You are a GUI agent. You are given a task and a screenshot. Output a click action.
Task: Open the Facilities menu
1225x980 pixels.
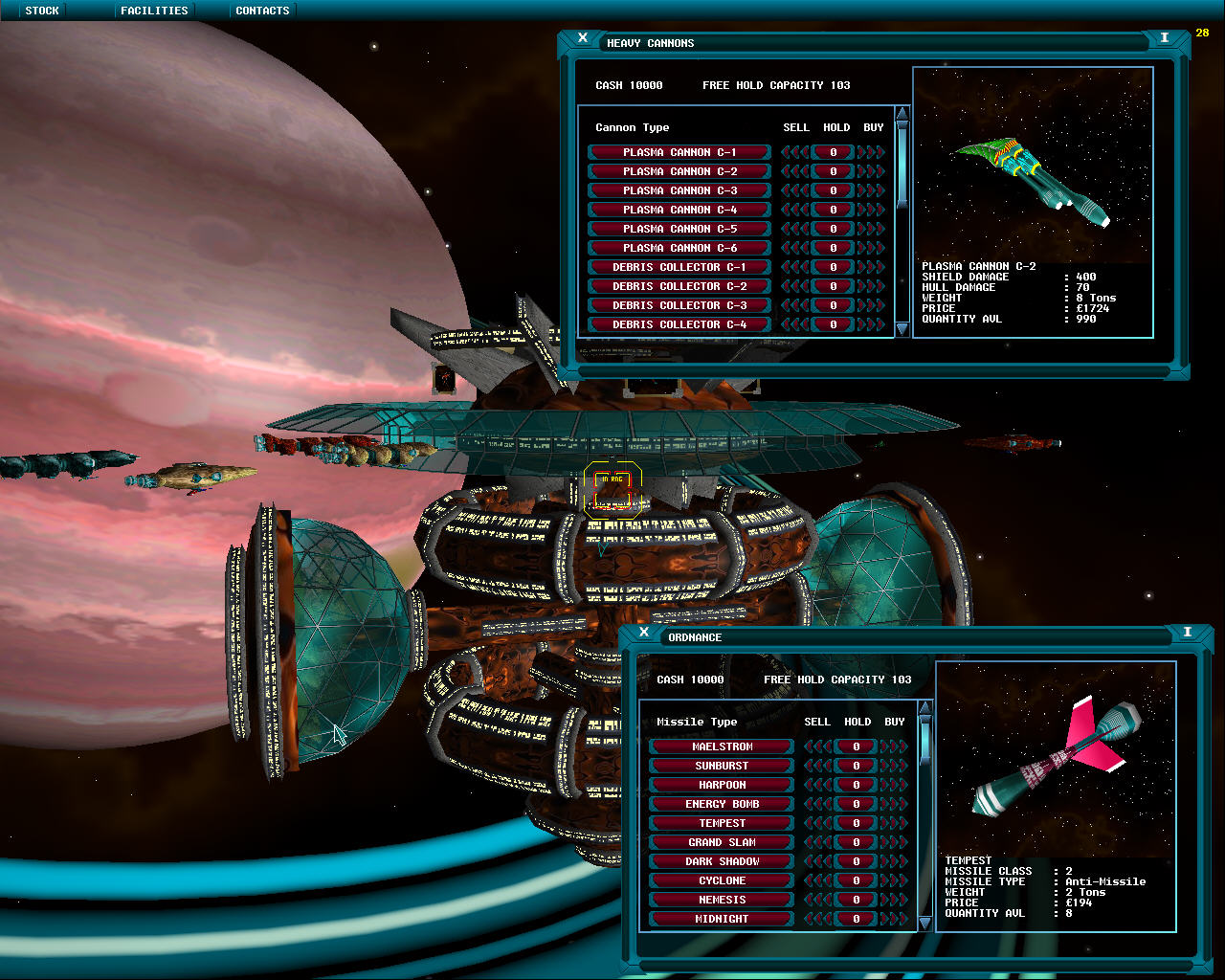click(x=154, y=11)
